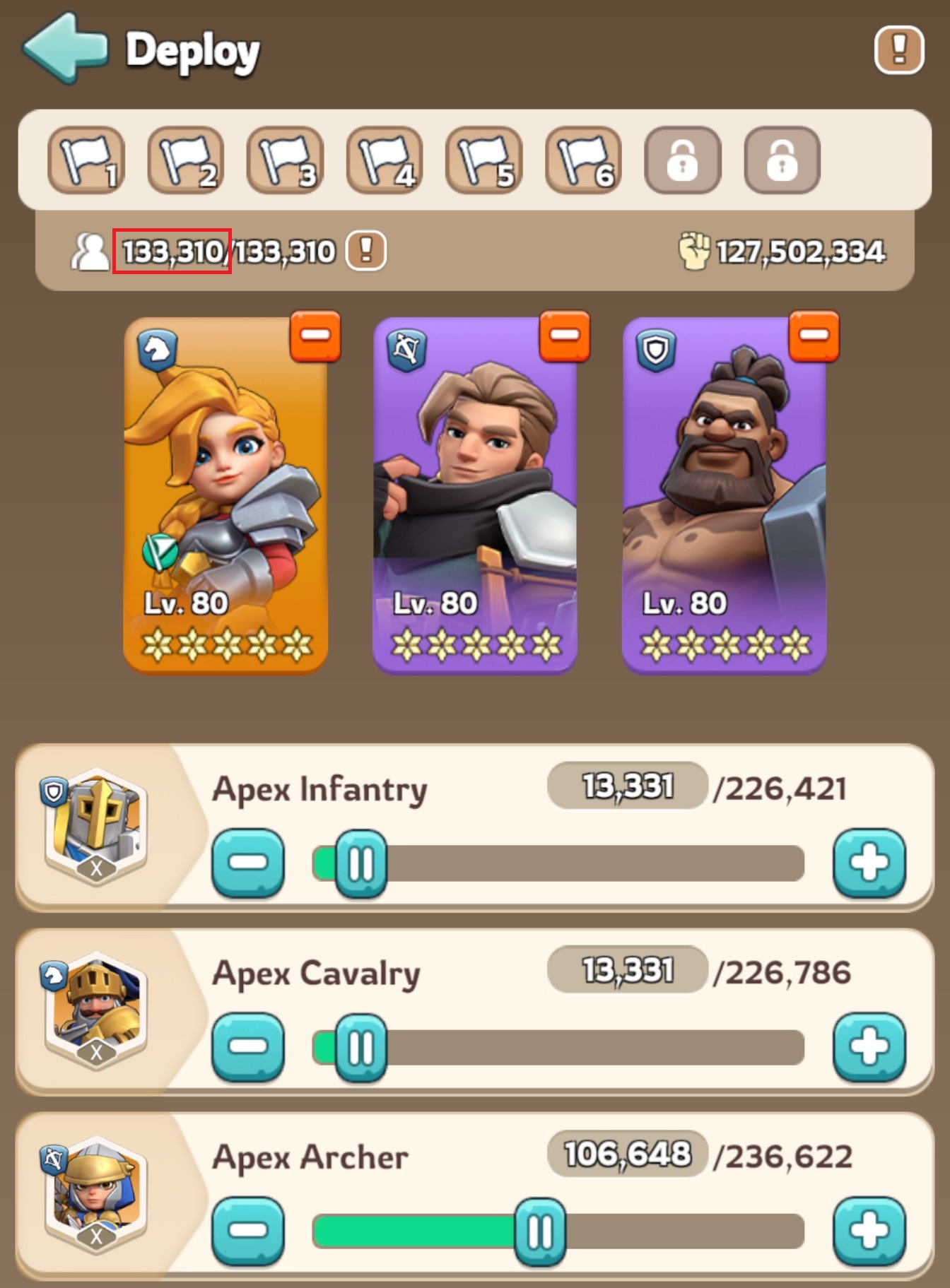Choose formation flag 6
The width and height of the screenshot is (950, 1288).
[x=584, y=160]
